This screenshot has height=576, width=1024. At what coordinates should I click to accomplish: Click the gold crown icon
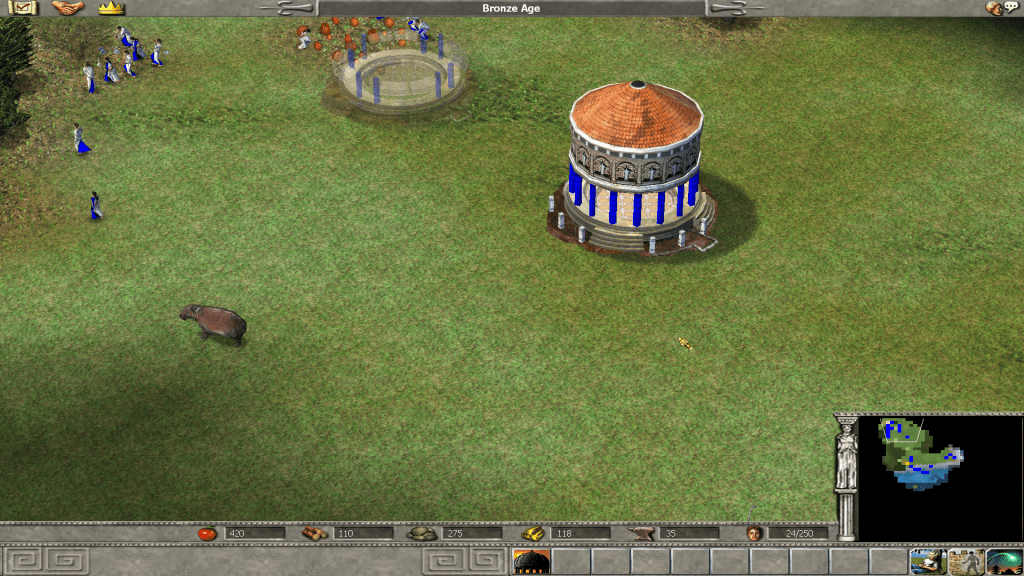point(111,8)
